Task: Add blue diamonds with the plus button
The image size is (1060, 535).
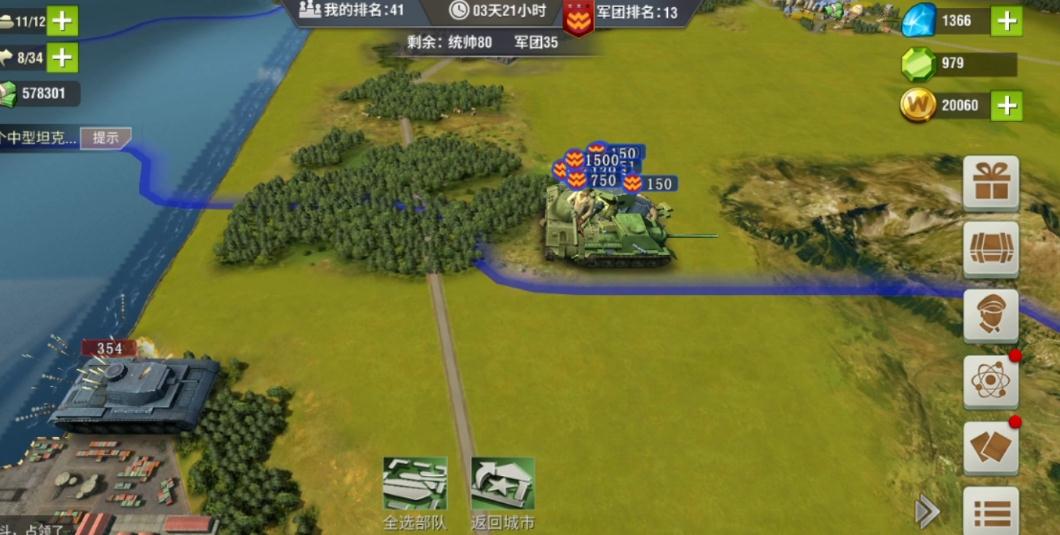Action: pyautogui.click(x=1006, y=20)
